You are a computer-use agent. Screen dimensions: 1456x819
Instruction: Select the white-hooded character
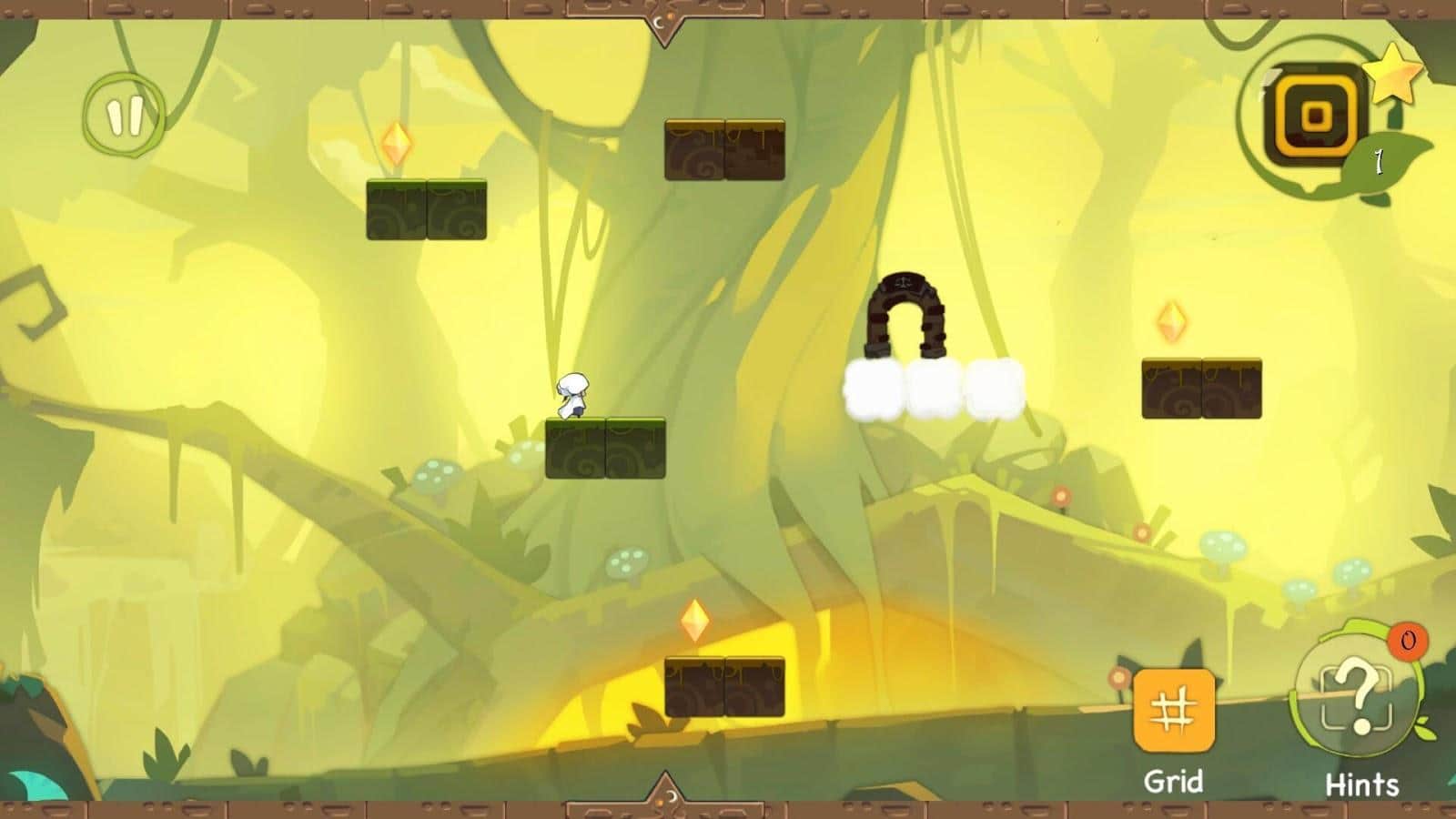pyautogui.click(x=573, y=396)
